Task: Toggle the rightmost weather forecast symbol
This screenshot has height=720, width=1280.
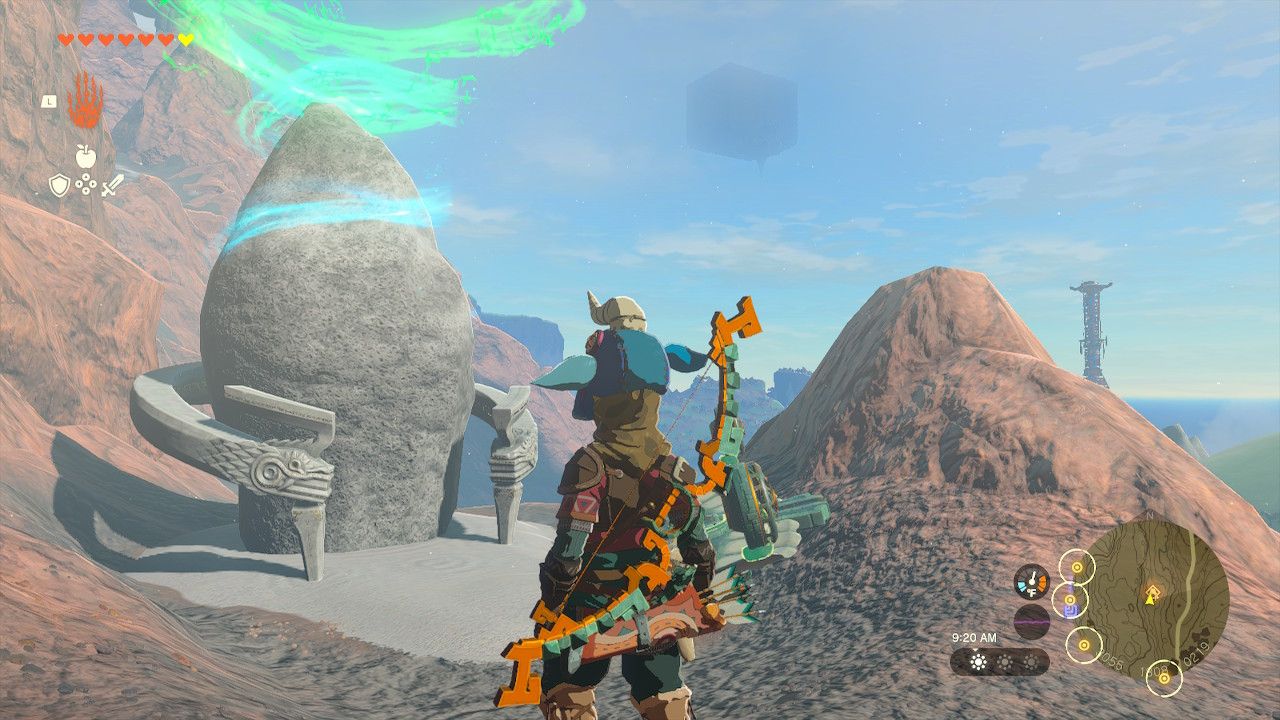Action: 1029,661
